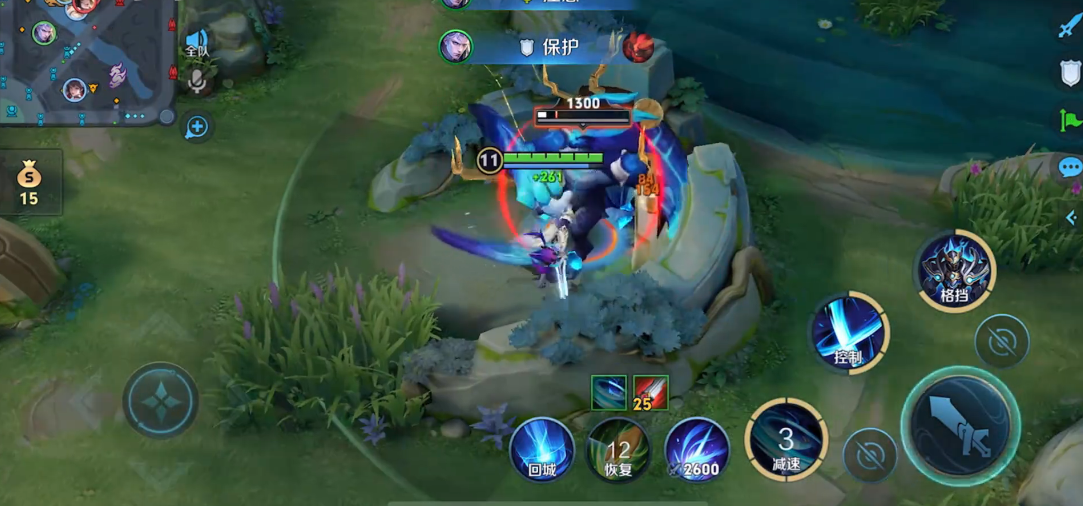This screenshot has height=506, width=1083.
Task: Activate the 格挡 block skill
Action: [x=954, y=270]
